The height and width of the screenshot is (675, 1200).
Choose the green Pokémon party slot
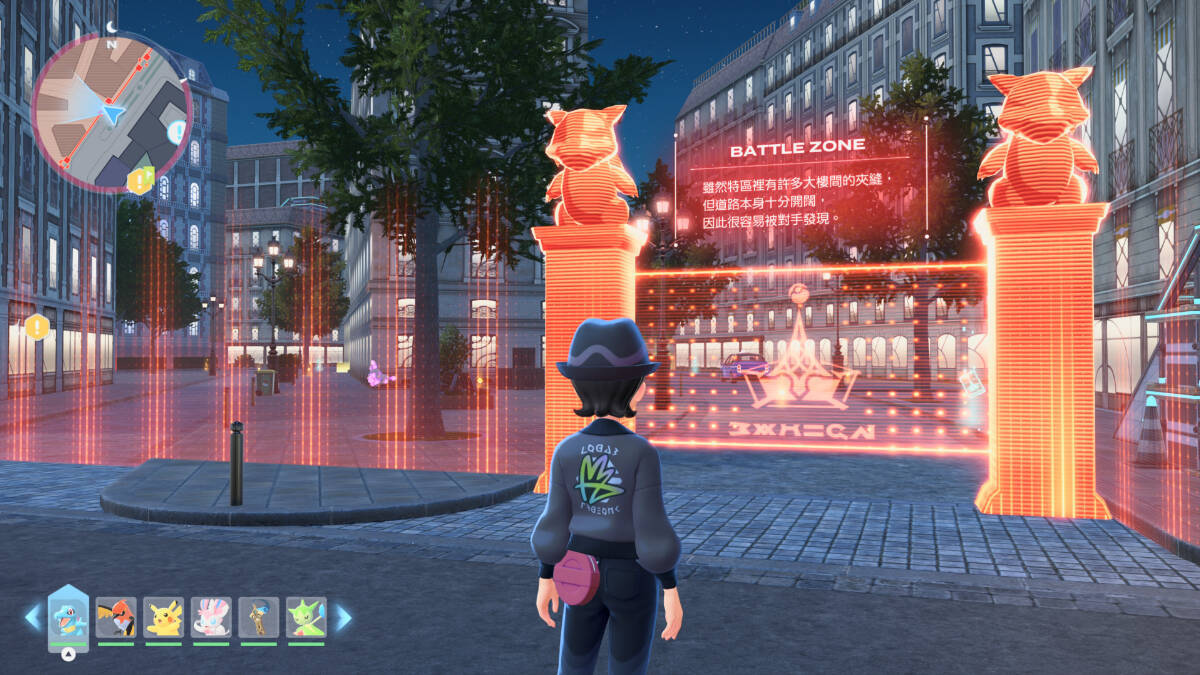306,617
